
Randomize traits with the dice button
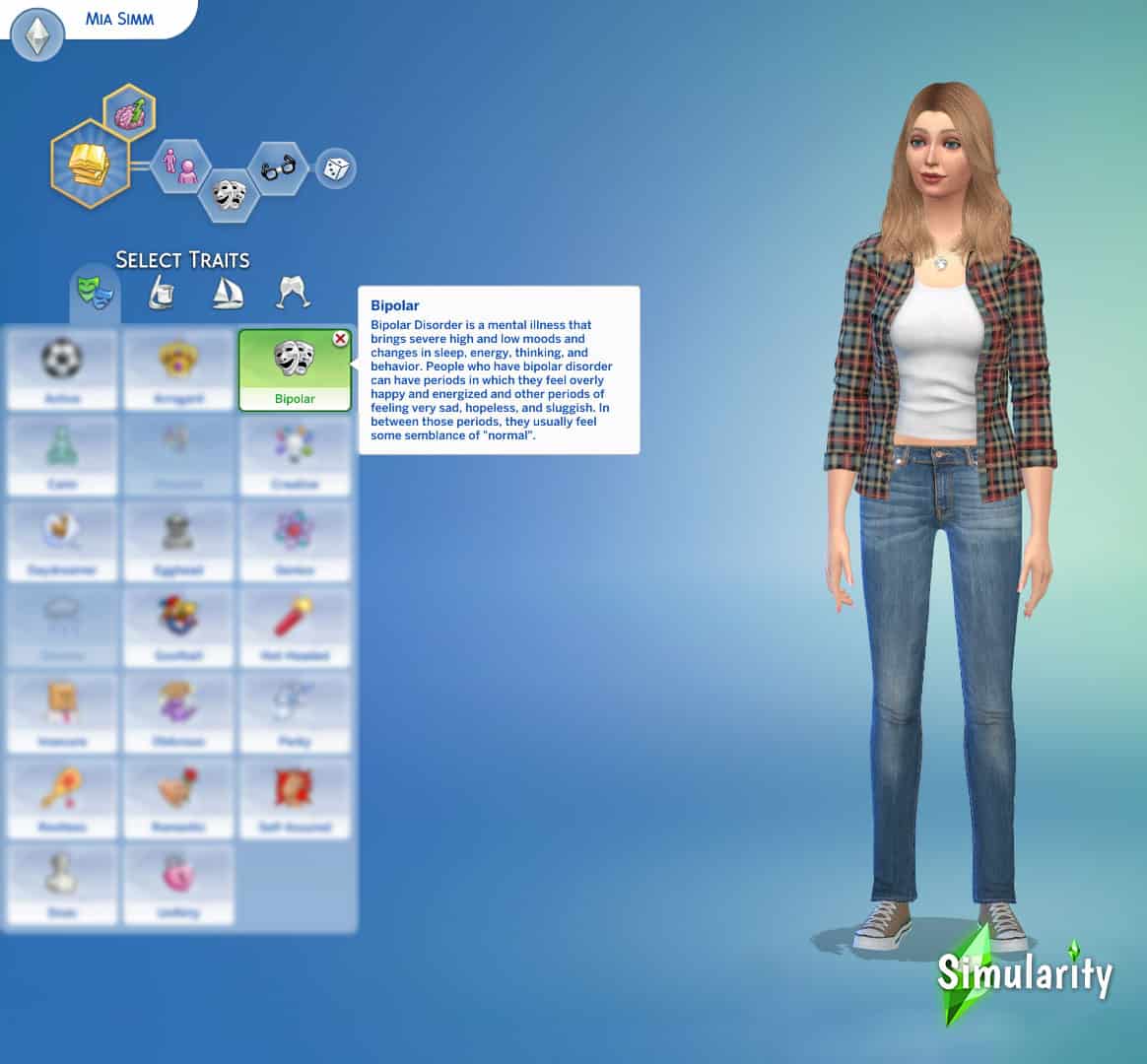click(335, 169)
